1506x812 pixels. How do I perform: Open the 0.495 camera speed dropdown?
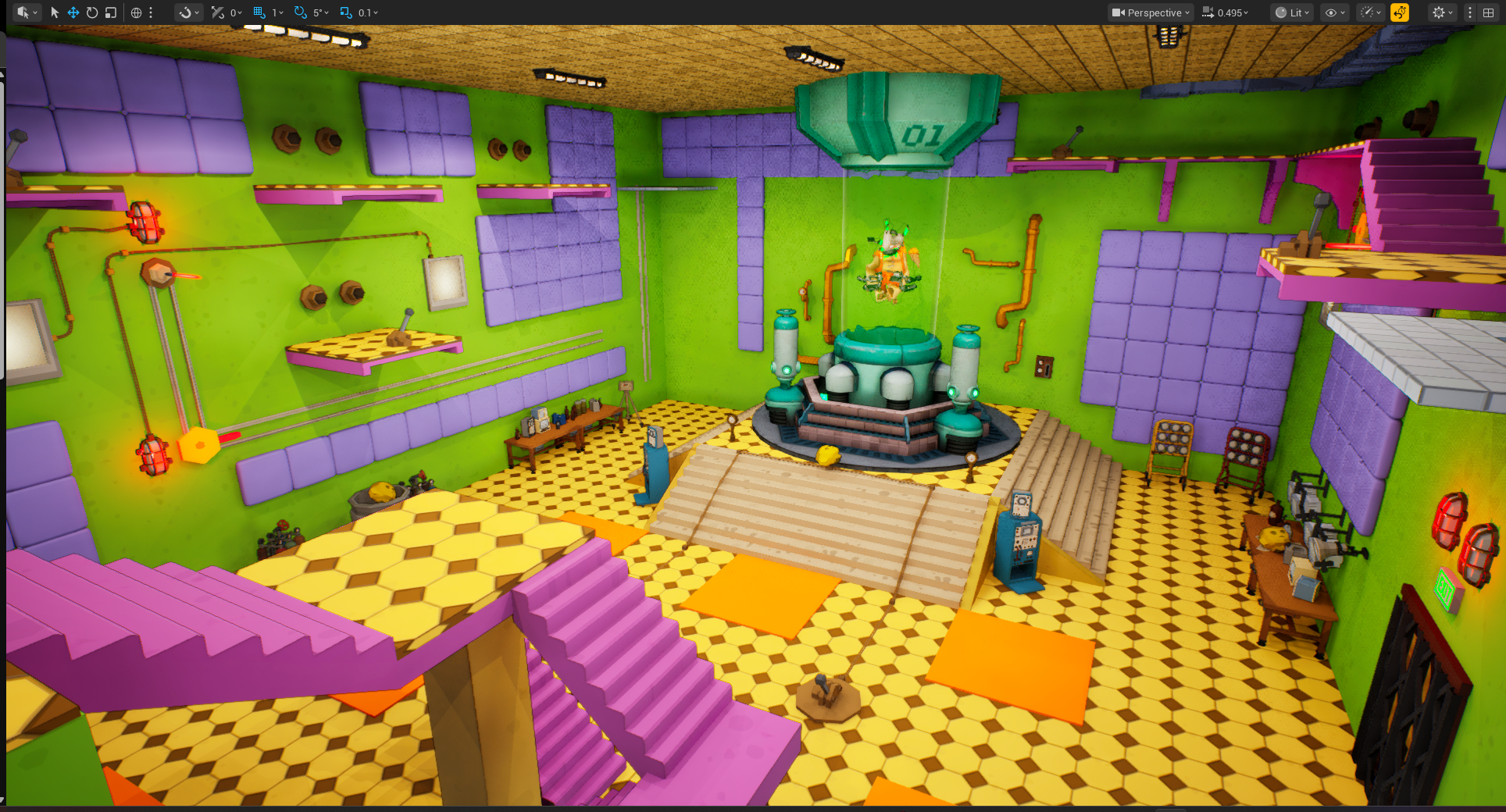[1226, 12]
